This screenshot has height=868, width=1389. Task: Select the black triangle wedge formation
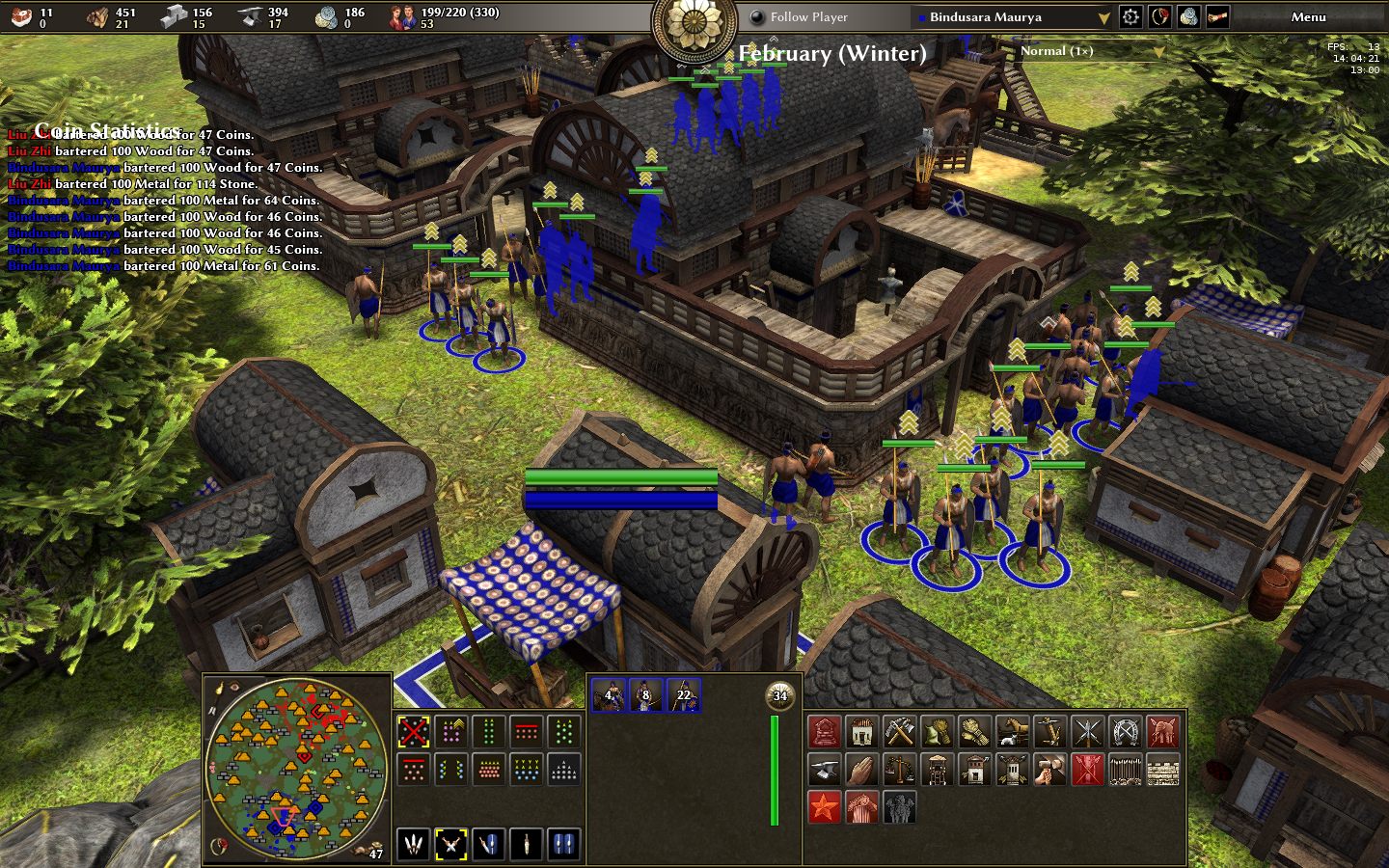[x=564, y=770]
